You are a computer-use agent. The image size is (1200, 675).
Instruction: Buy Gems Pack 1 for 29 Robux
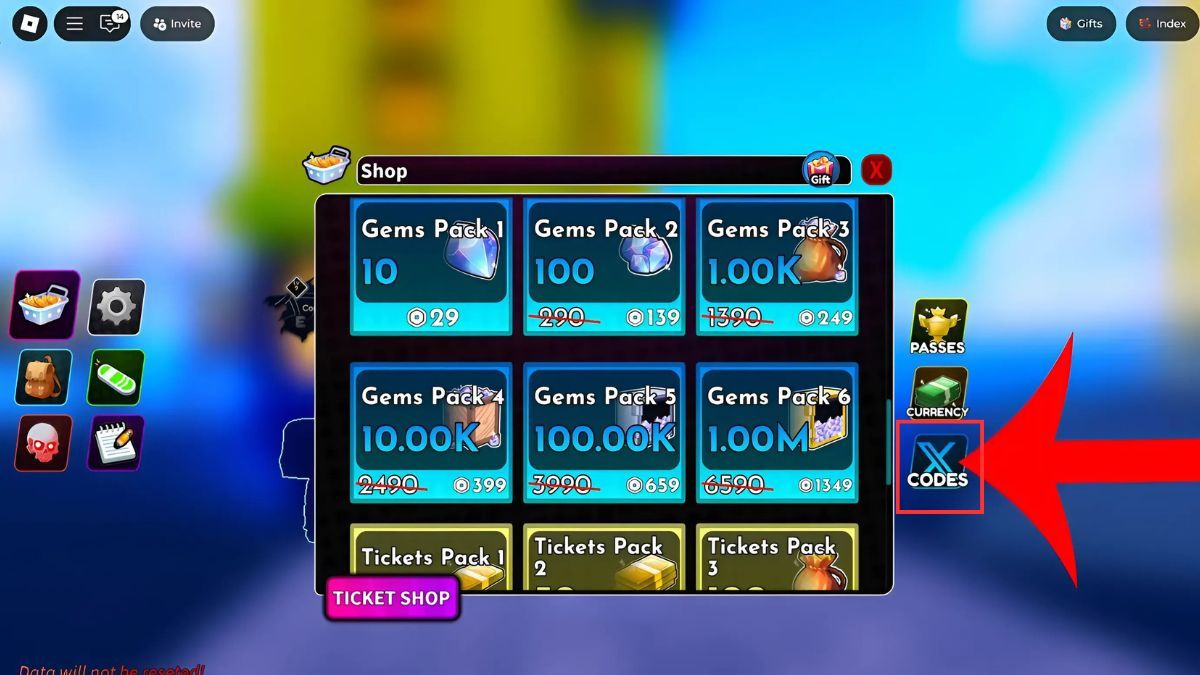pyautogui.click(x=432, y=266)
